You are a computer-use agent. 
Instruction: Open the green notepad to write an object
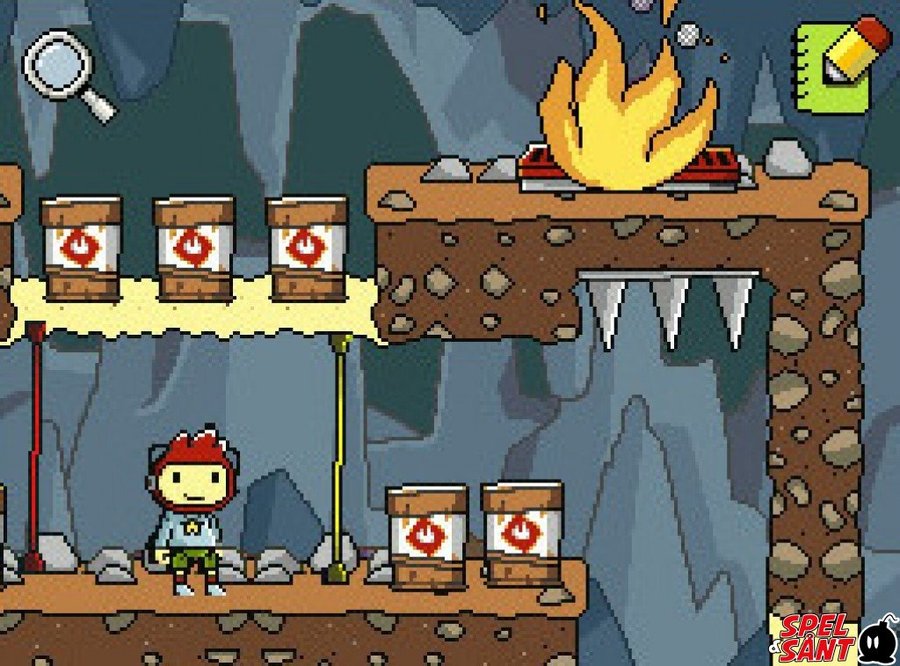(x=838, y=64)
